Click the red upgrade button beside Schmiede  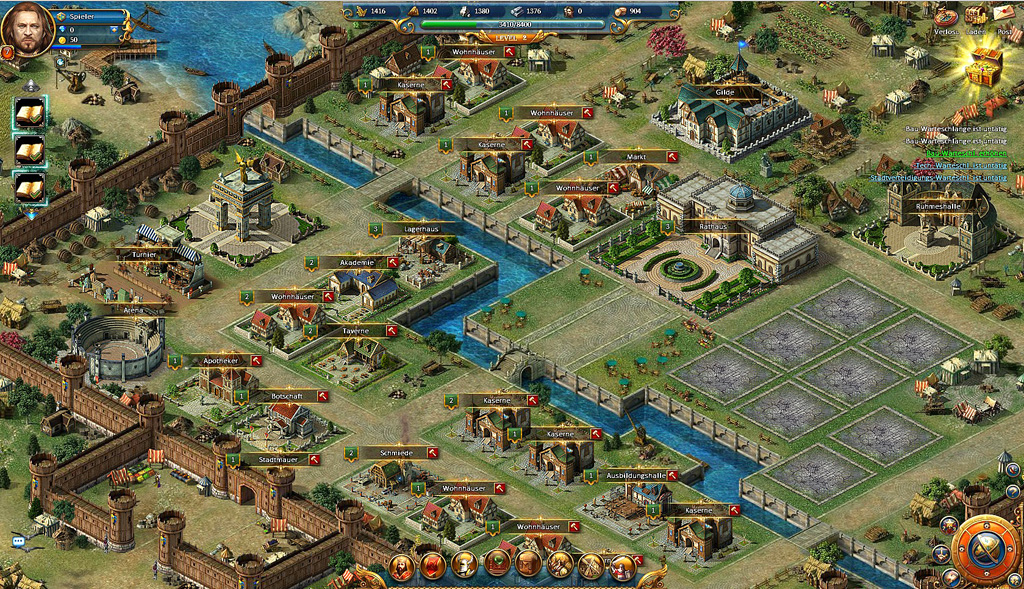click(433, 453)
